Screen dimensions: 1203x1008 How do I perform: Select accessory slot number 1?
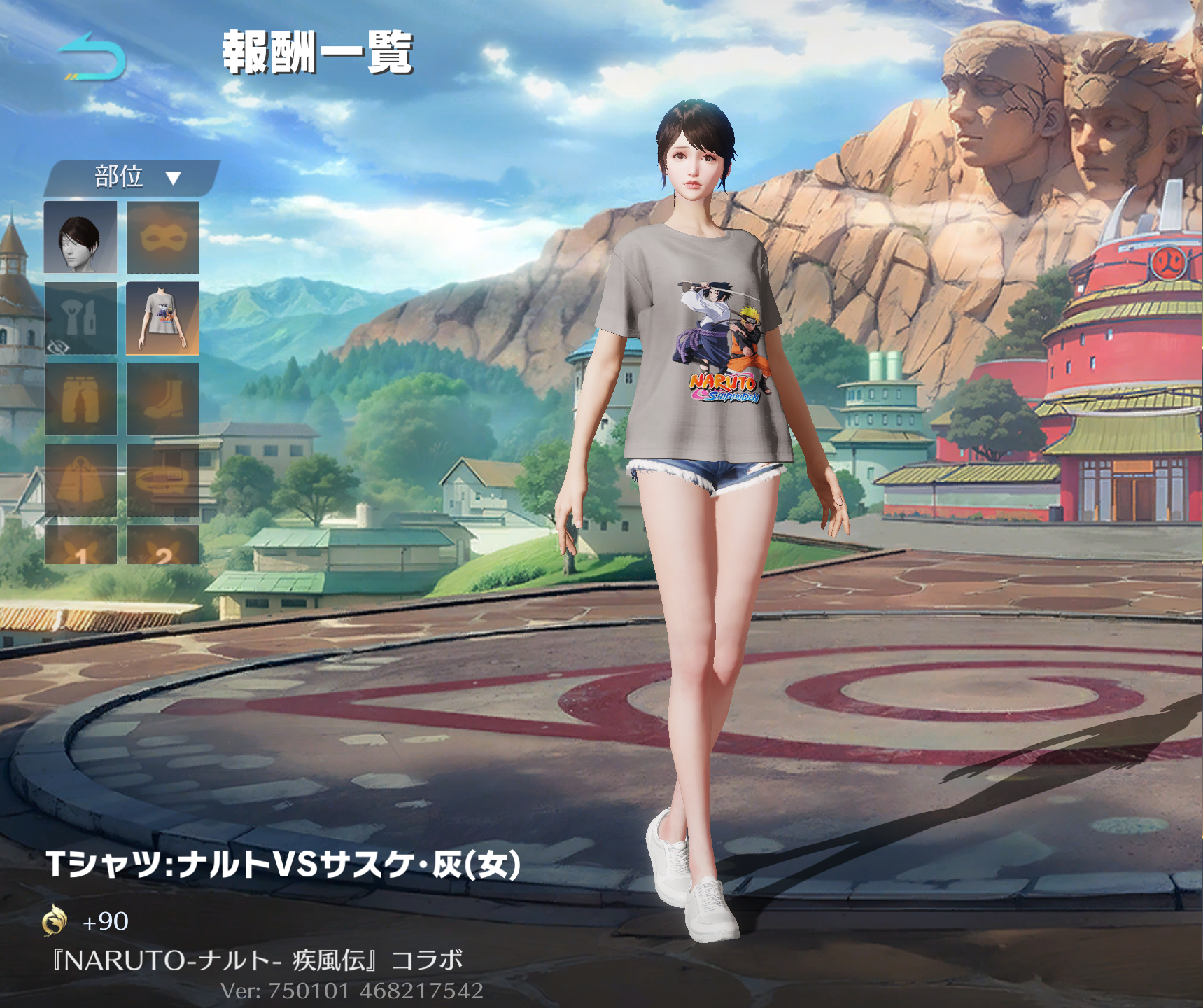(x=80, y=546)
